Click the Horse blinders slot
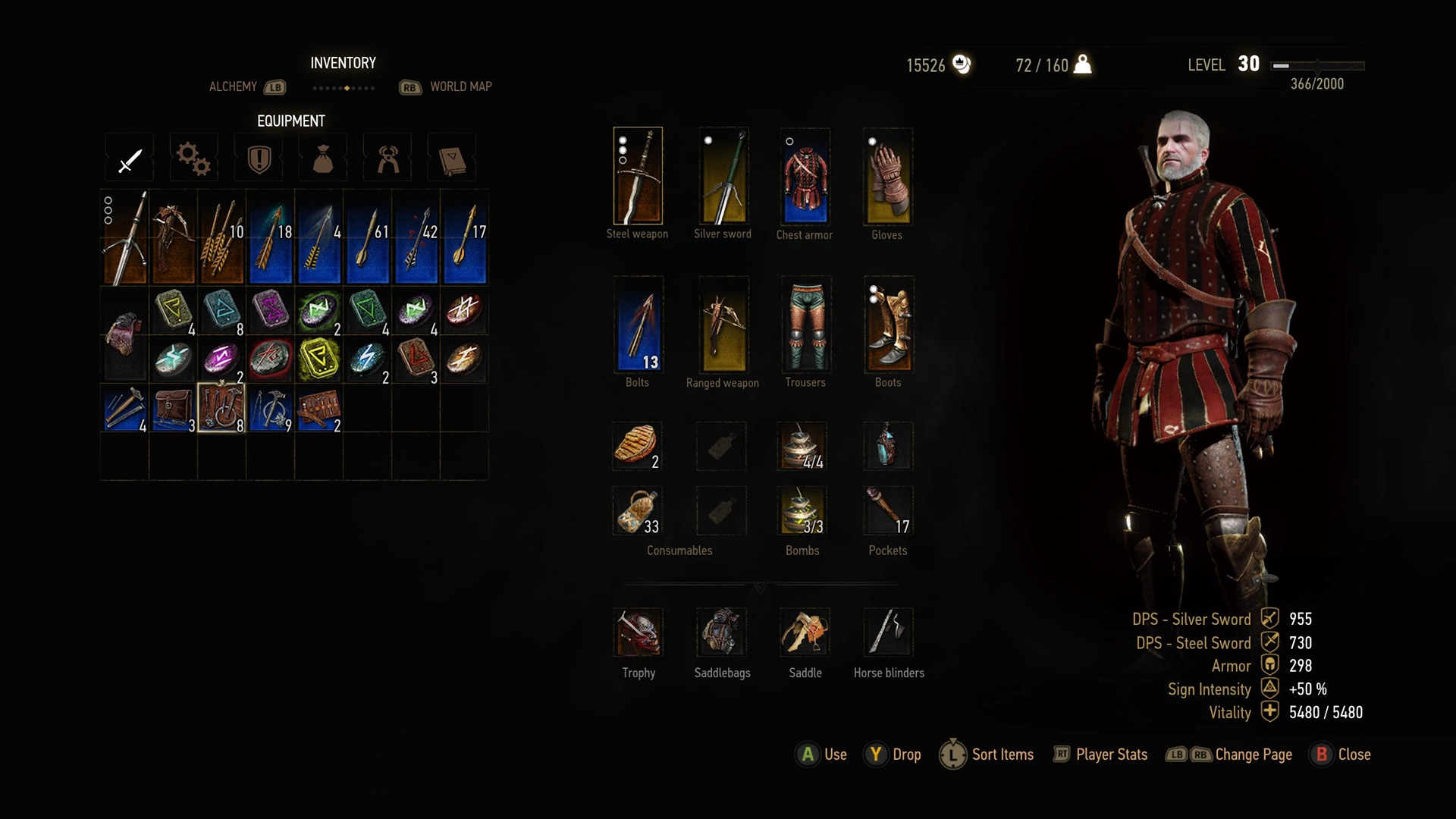Screen dimensions: 1456x819 click(x=888, y=633)
